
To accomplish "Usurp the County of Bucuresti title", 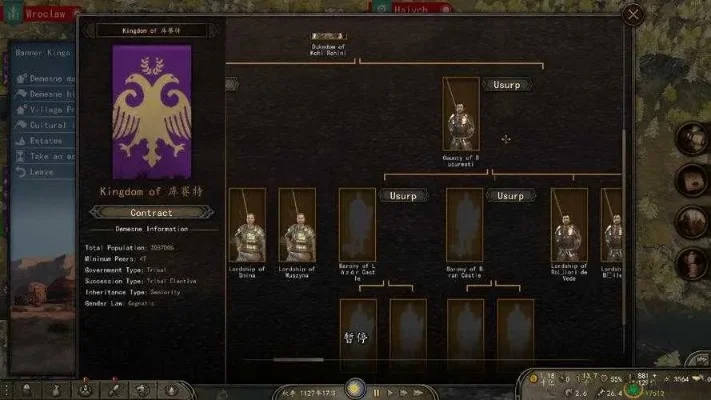I will point(509,85).
